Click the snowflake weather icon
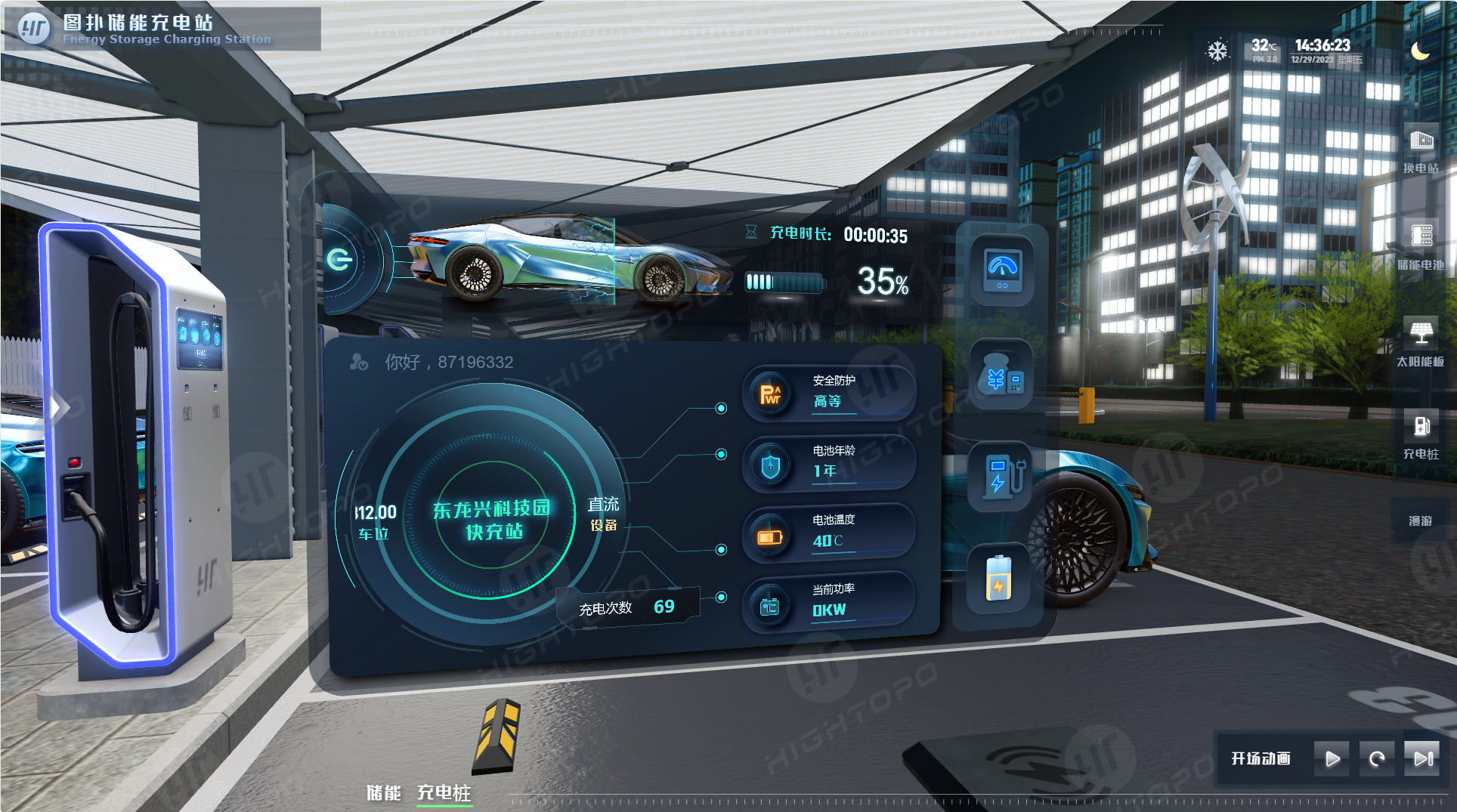 tap(1217, 51)
